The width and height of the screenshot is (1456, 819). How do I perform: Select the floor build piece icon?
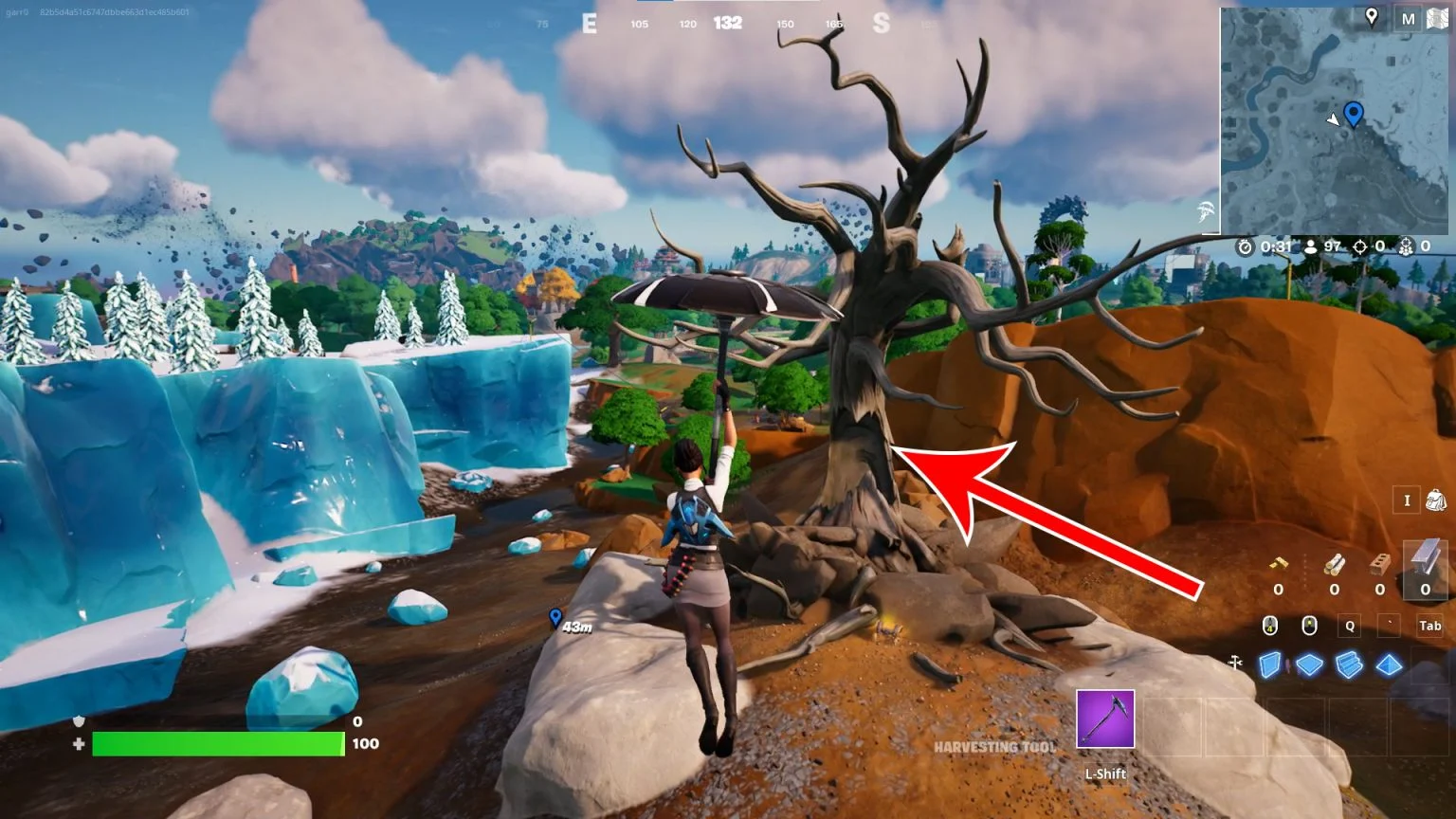1310,664
